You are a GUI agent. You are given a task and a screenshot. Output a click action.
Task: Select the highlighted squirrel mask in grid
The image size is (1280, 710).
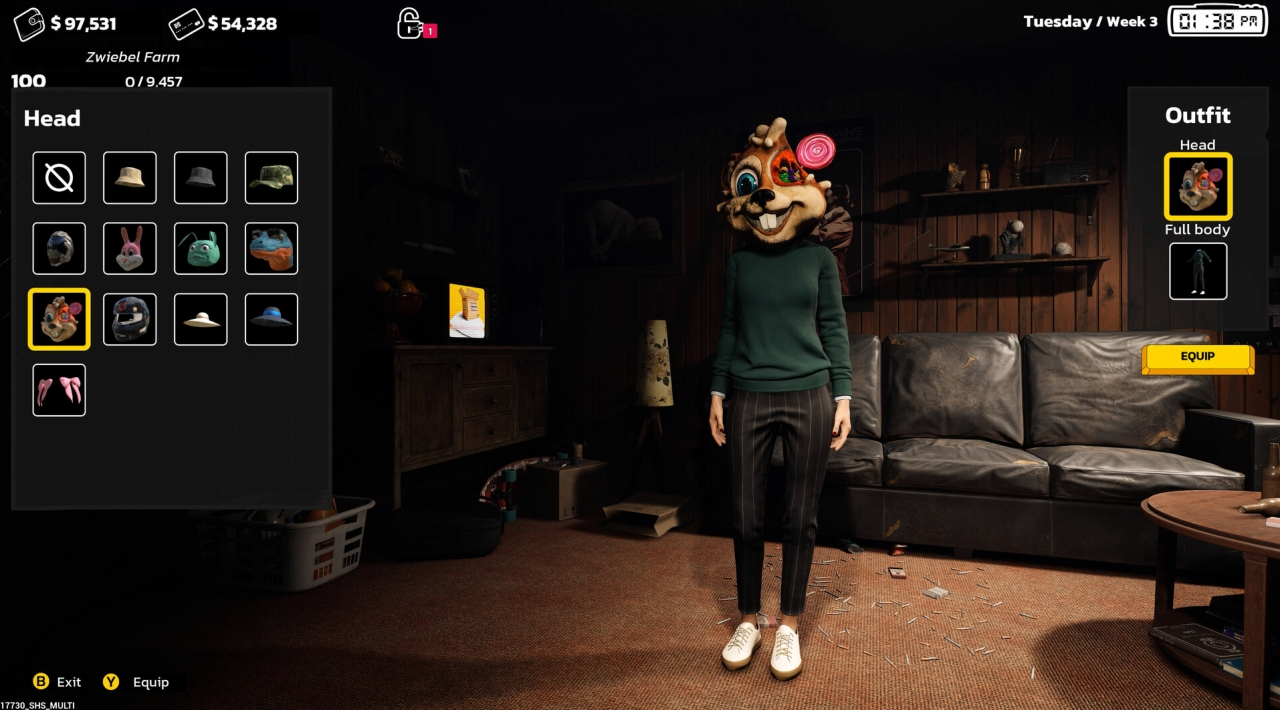coord(59,319)
